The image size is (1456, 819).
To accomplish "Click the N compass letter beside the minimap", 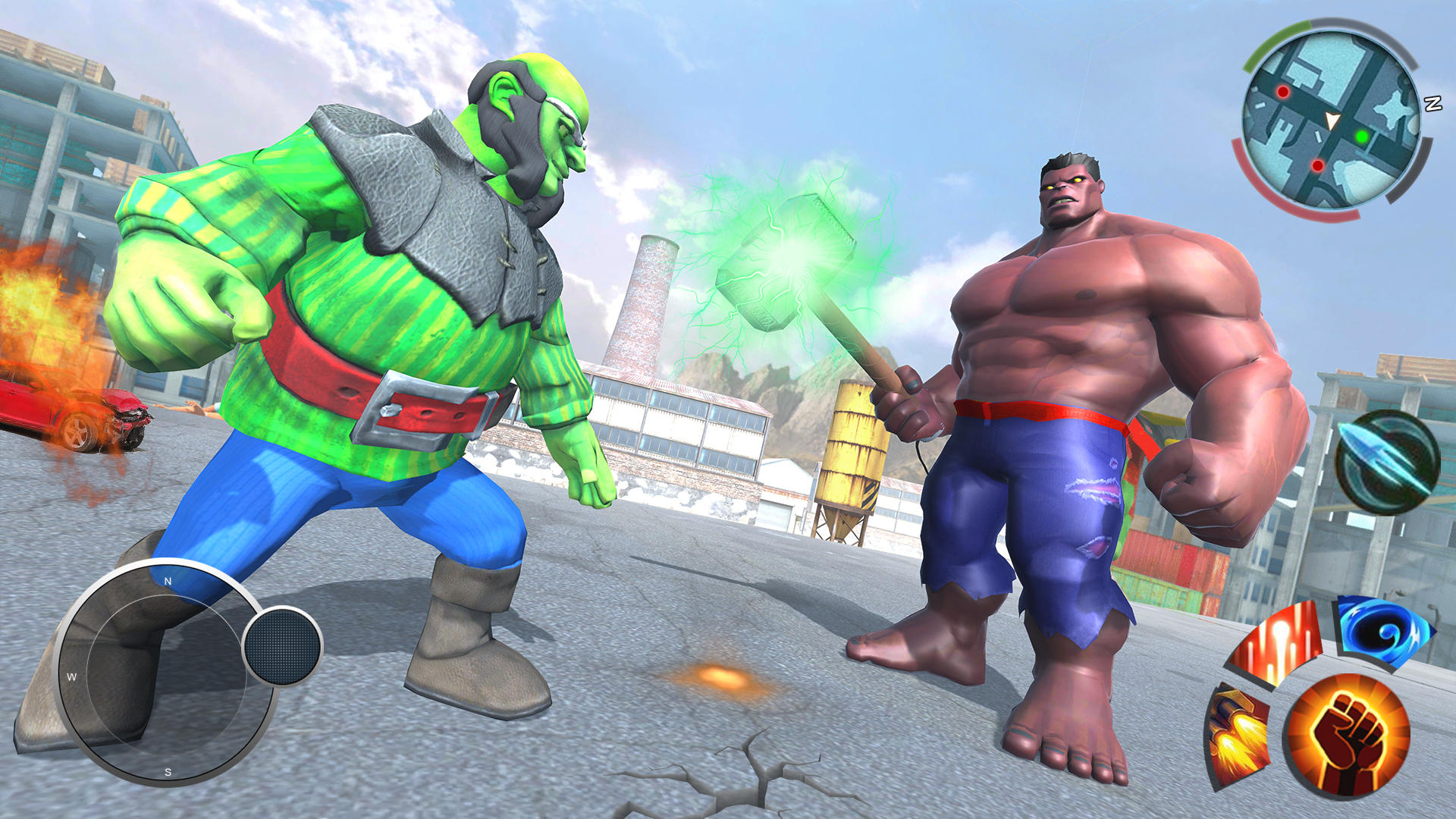I will 1432,102.
